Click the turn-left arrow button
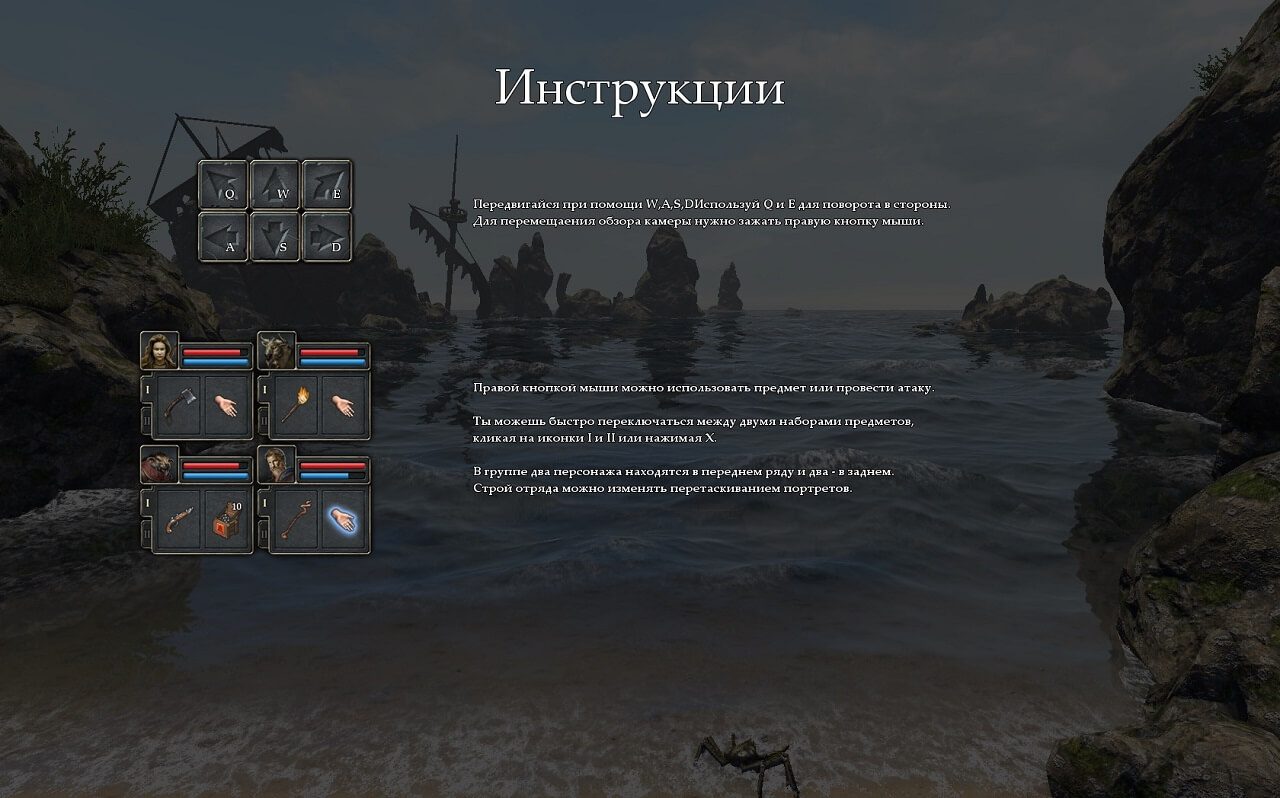Viewport: 1280px width, 798px height. pos(224,185)
